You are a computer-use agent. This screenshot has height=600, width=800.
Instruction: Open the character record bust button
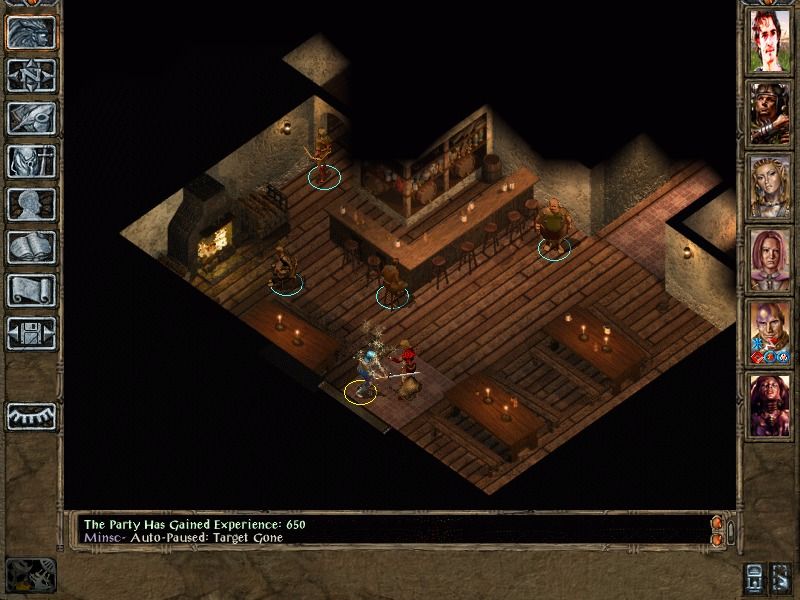(29, 204)
